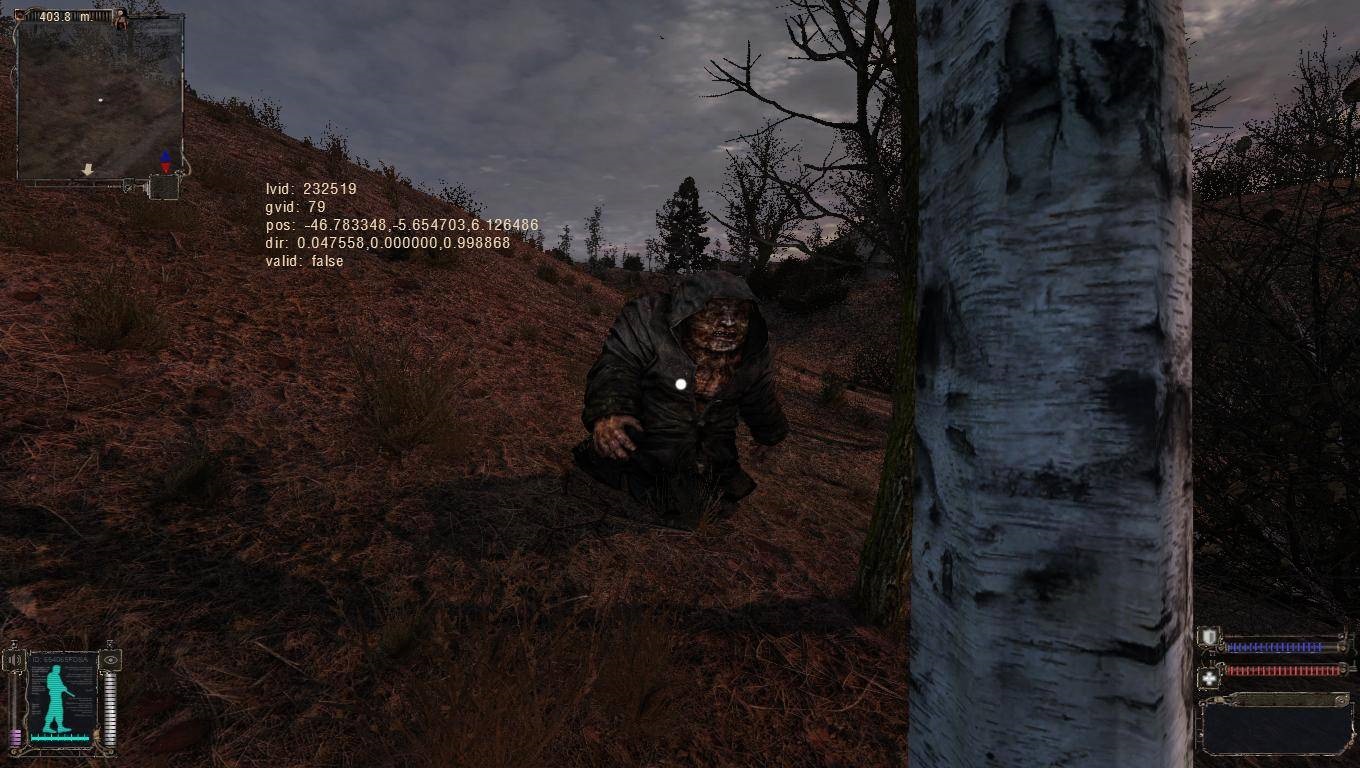Screen dimensions: 1360x768
Task: Click the armor shield icon
Action: pos(1209,637)
